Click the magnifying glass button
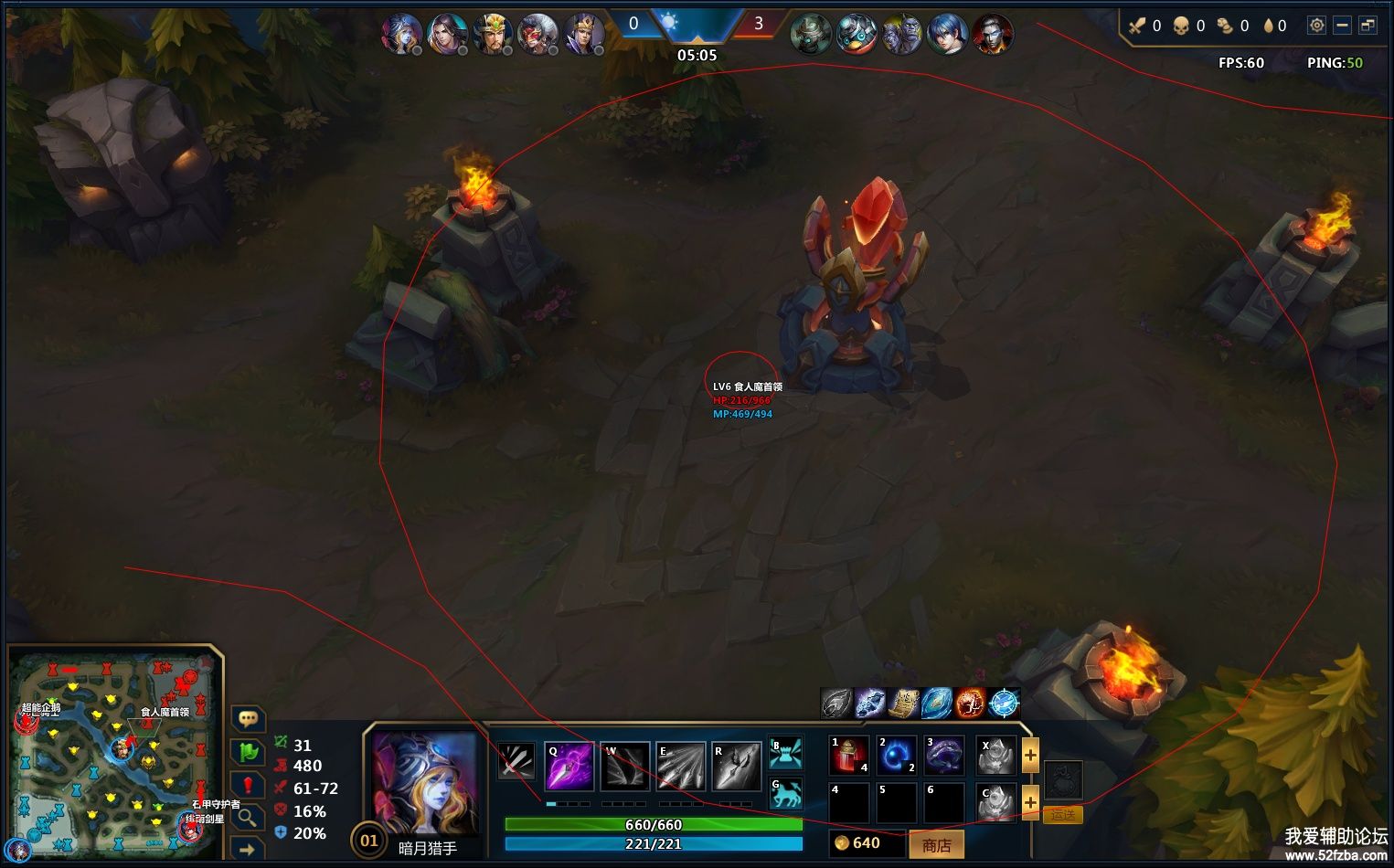 click(x=248, y=817)
